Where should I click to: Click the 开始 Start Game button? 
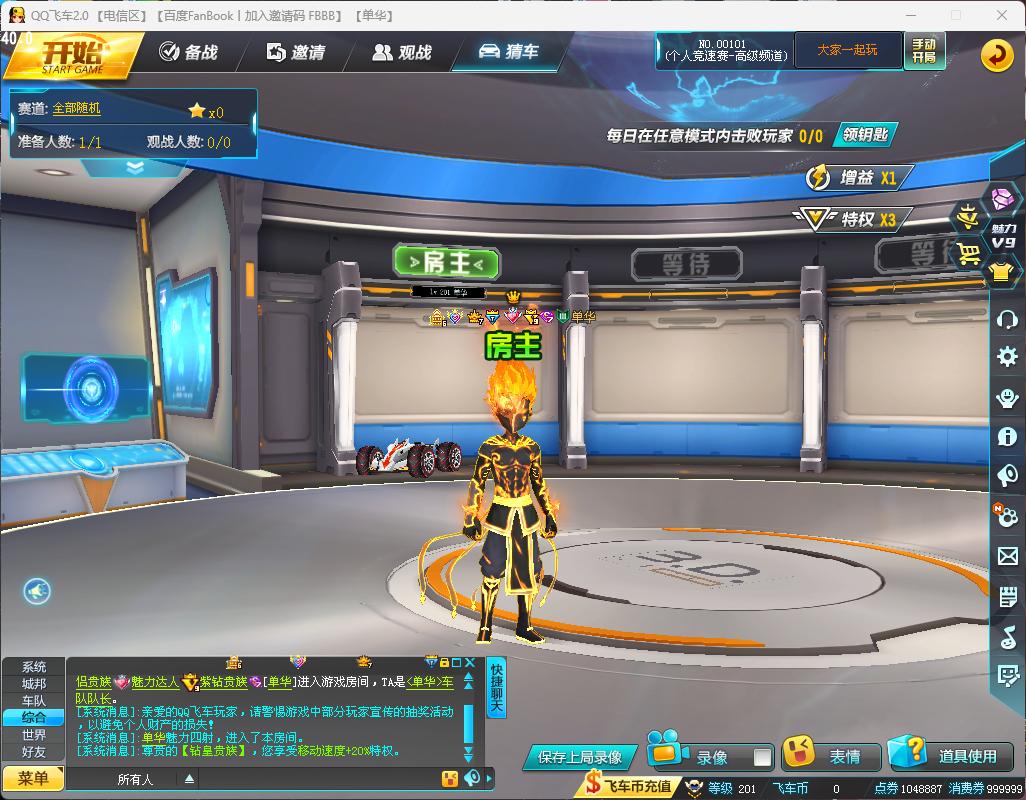coord(72,54)
